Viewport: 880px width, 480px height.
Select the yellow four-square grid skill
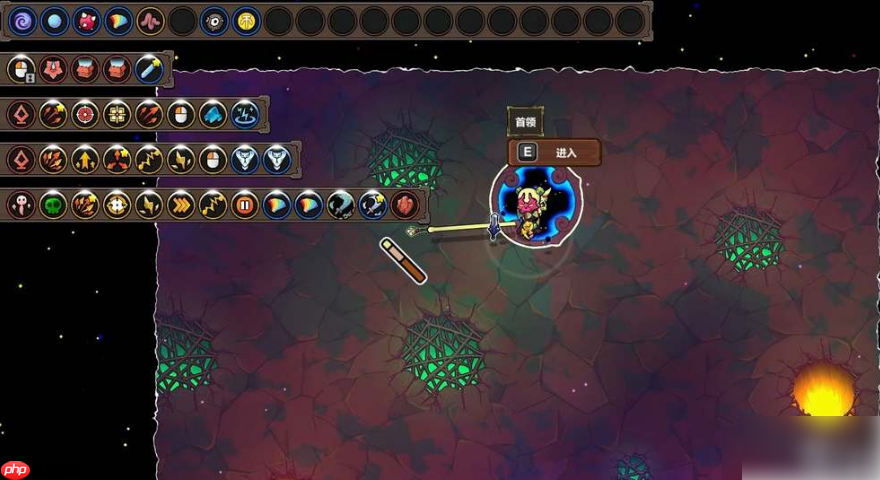pos(117,114)
